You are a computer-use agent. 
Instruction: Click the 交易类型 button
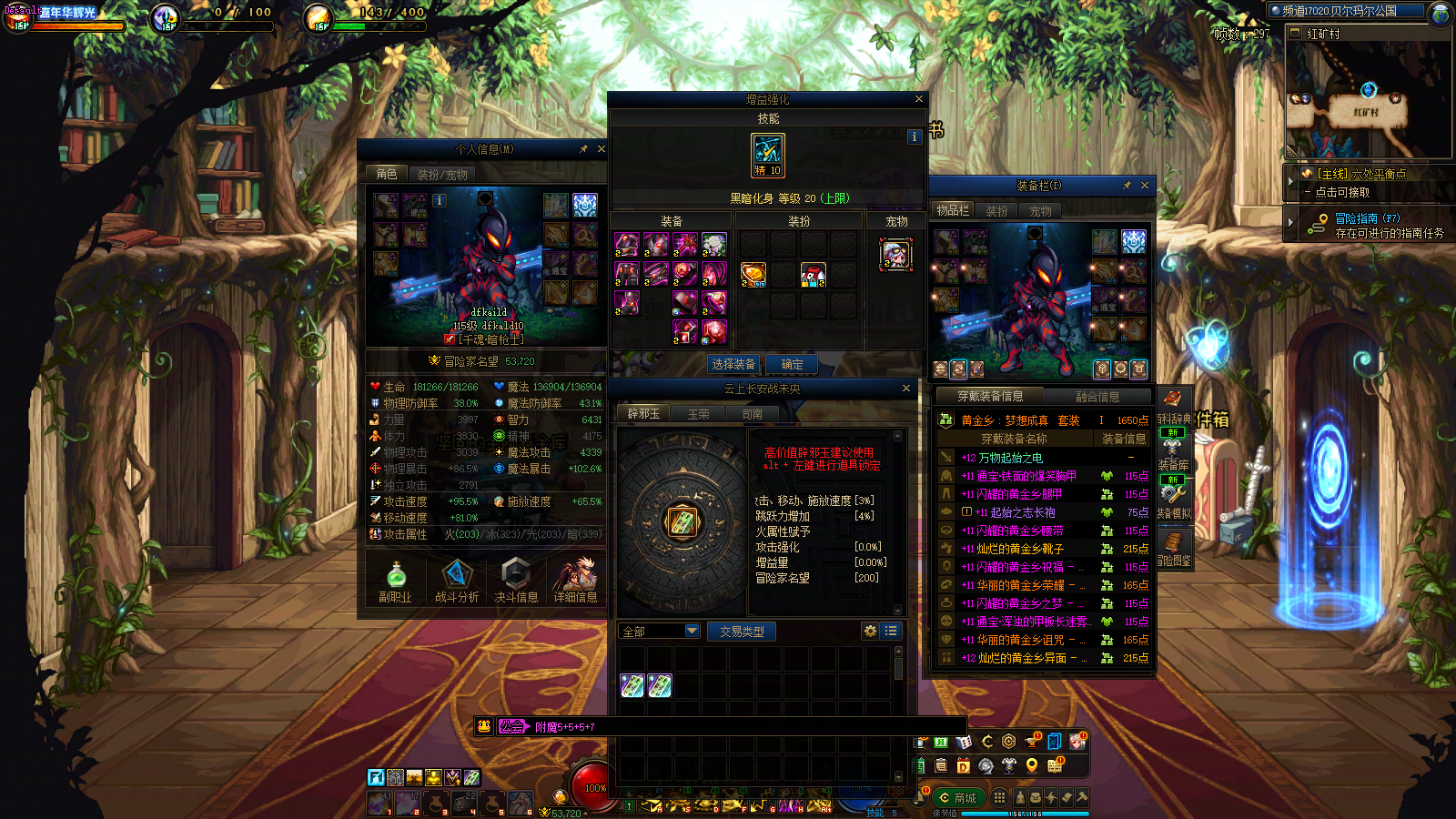pos(742,631)
